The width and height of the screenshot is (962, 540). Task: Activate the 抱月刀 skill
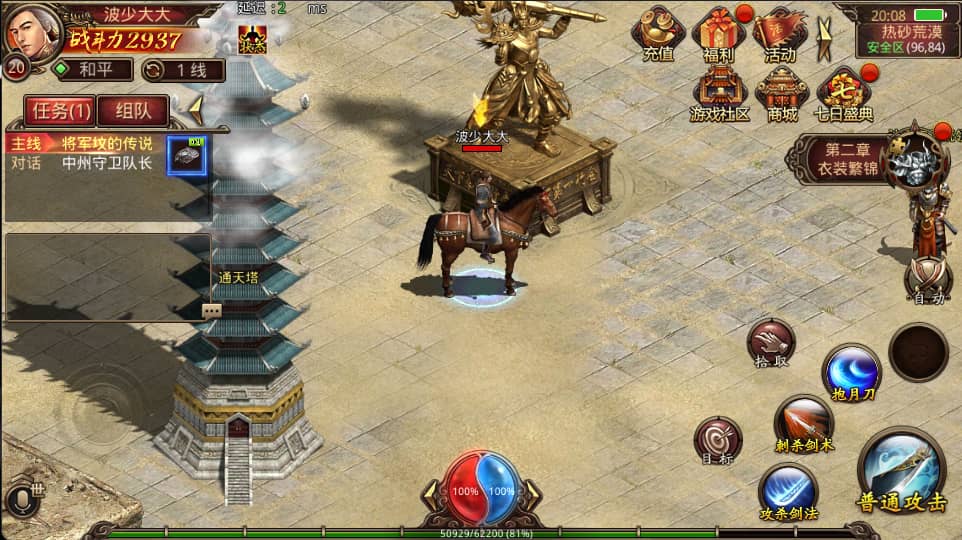[x=851, y=370]
